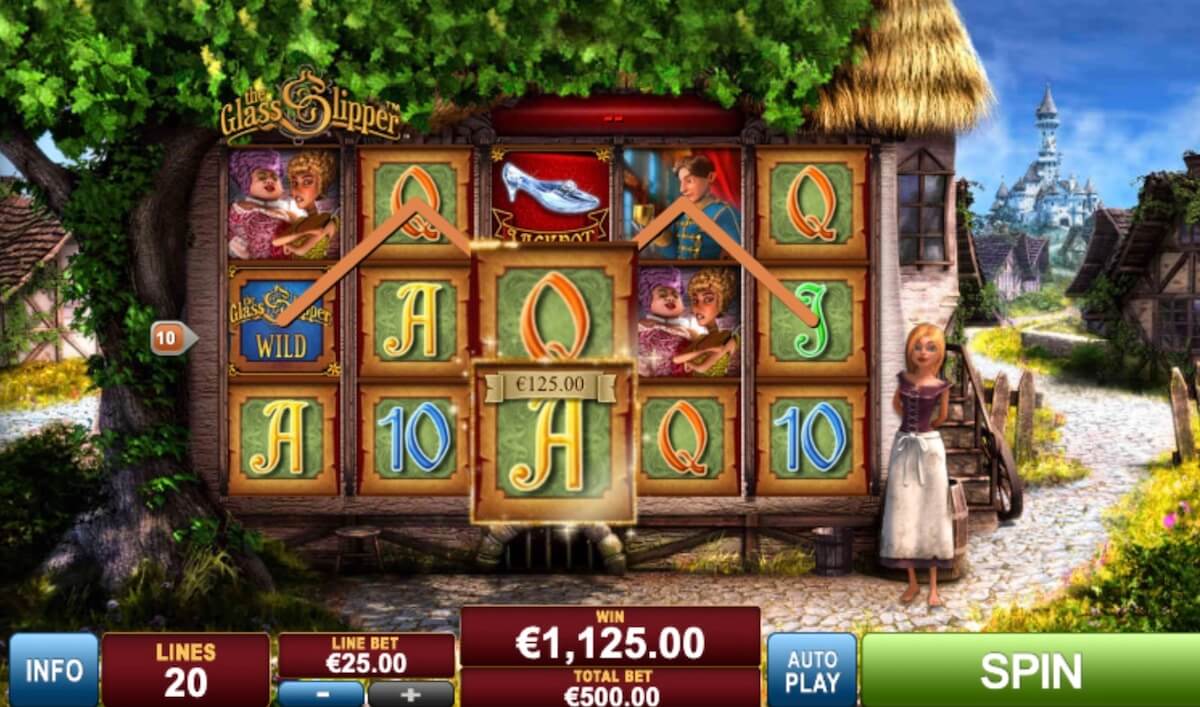Increase the line bet with the plus button
Screen dimensions: 1200x707
(411, 693)
